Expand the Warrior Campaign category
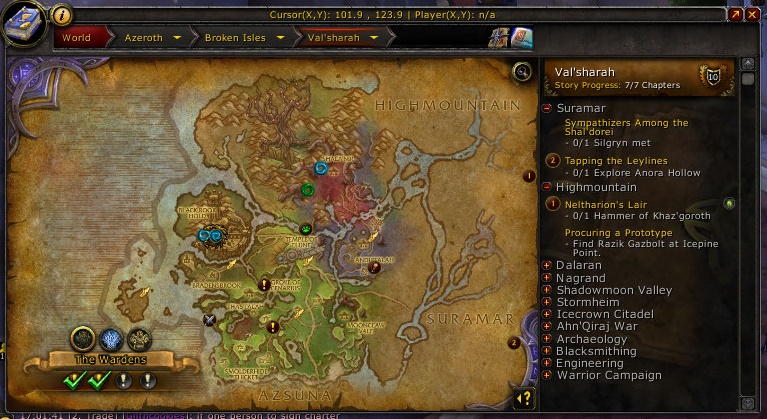 click(x=547, y=376)
